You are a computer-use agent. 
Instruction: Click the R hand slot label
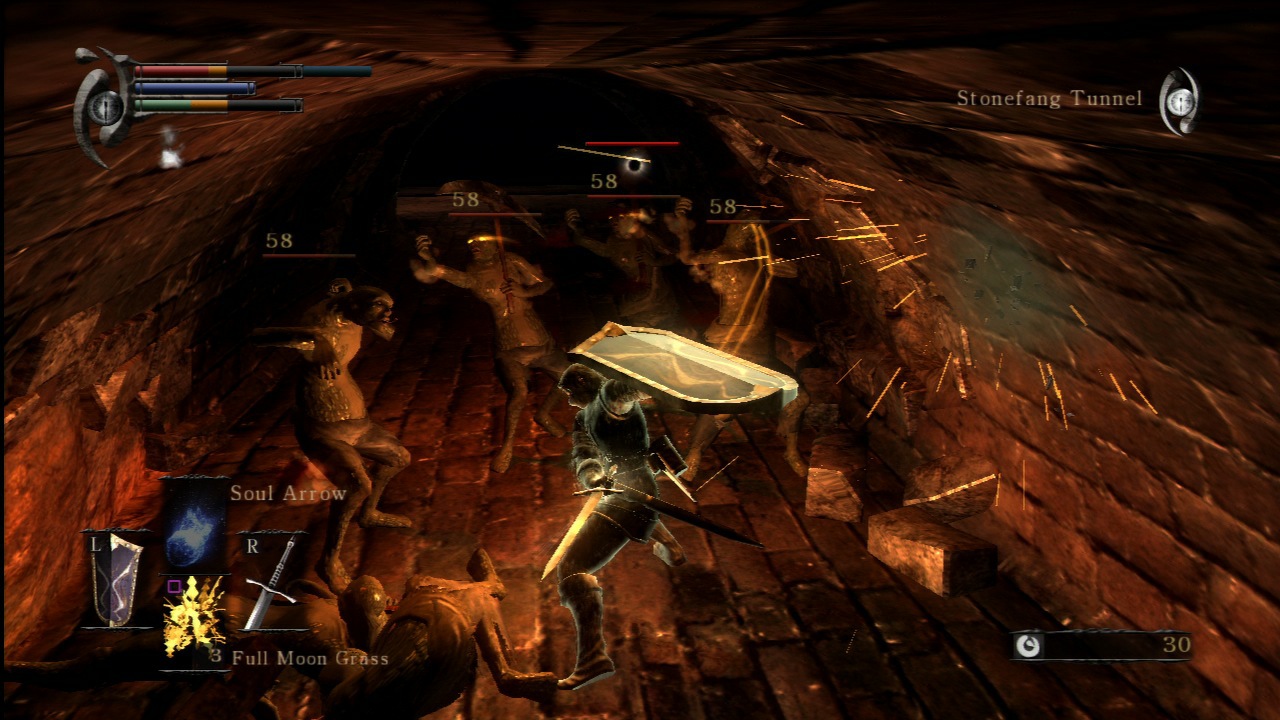[253, 545]
